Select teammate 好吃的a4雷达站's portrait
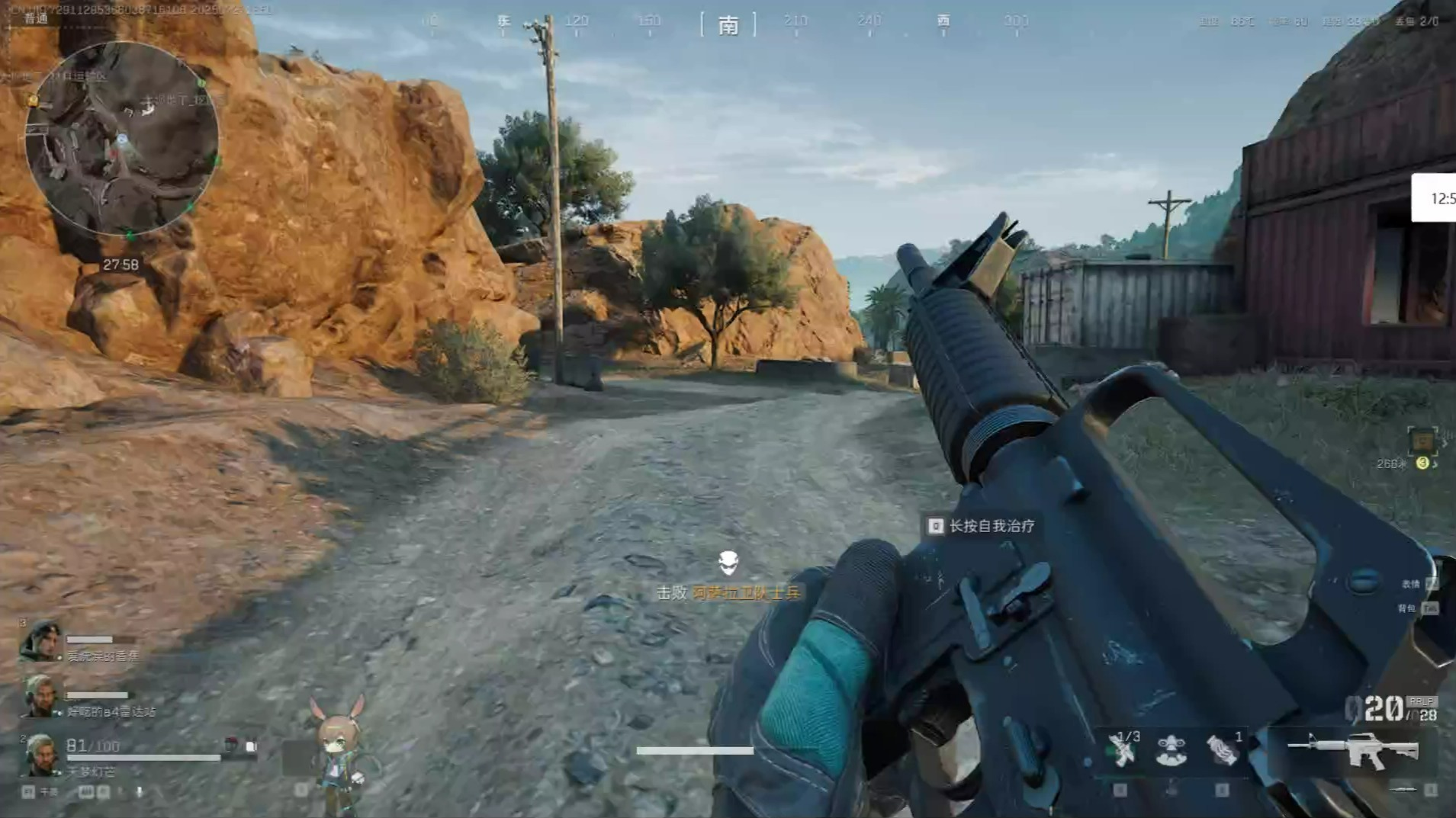 [40, 697]
